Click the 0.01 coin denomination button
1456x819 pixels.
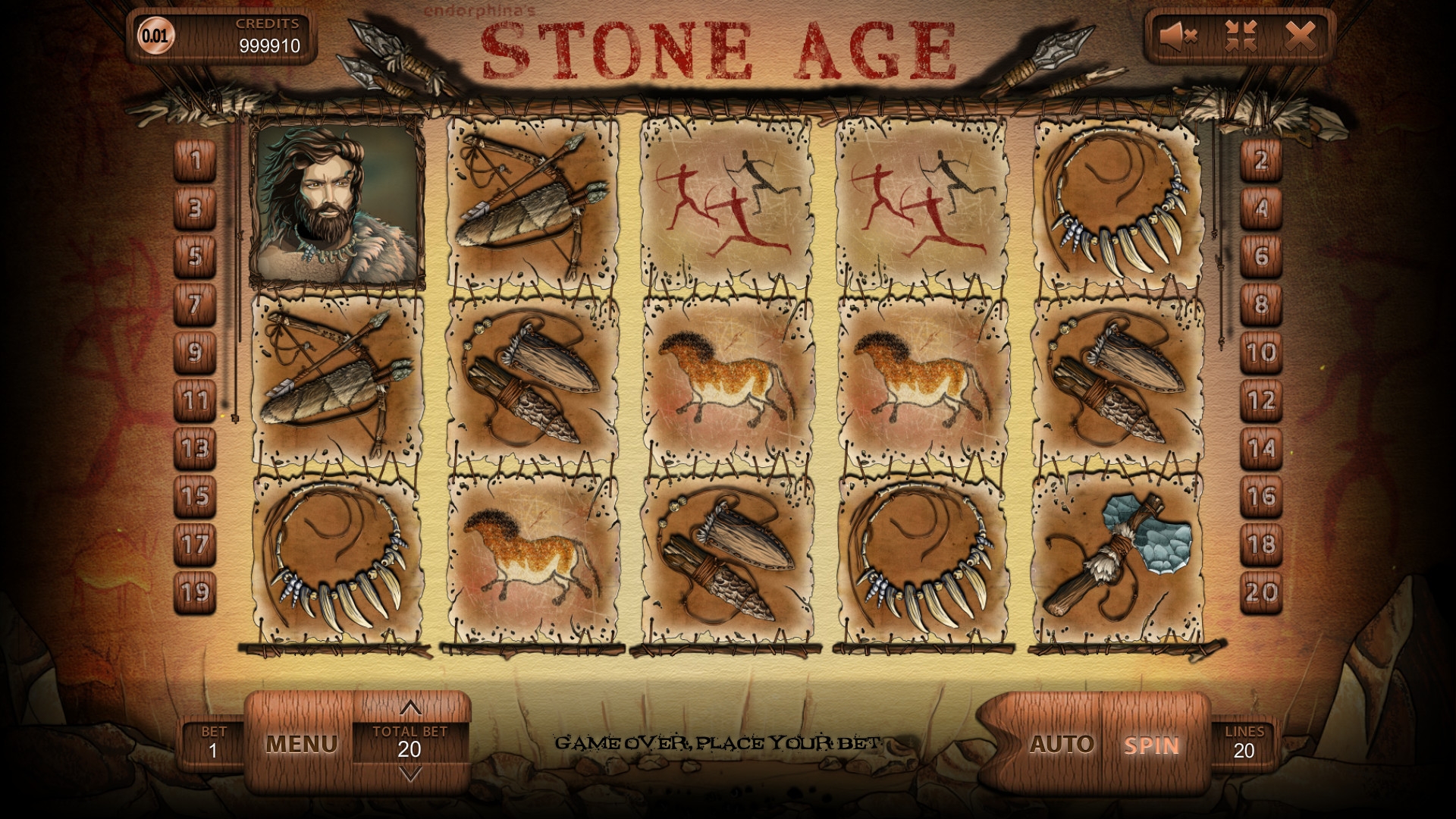pyautogui.click(x=156, y=36)
